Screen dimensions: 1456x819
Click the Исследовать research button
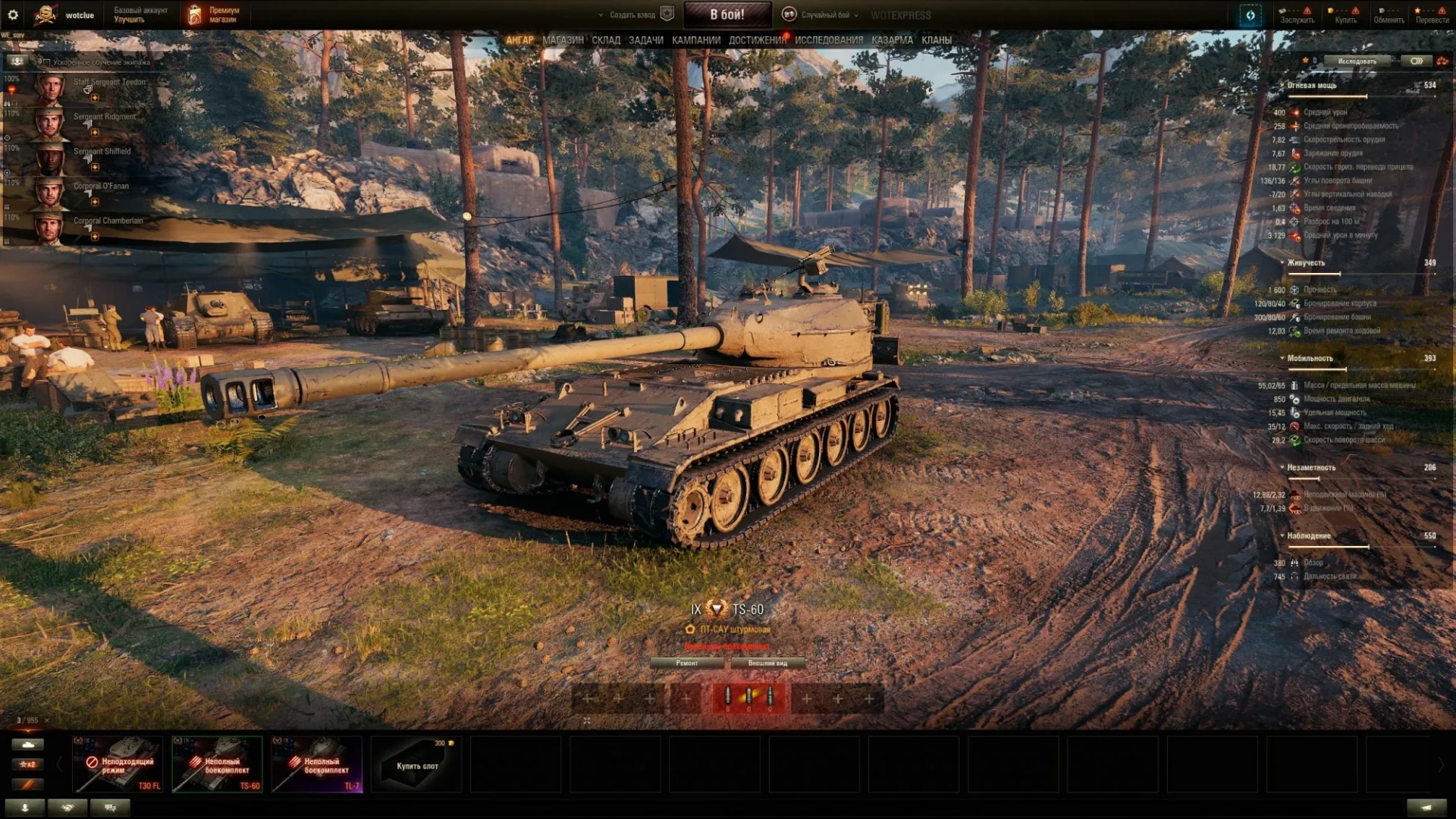1357,61
